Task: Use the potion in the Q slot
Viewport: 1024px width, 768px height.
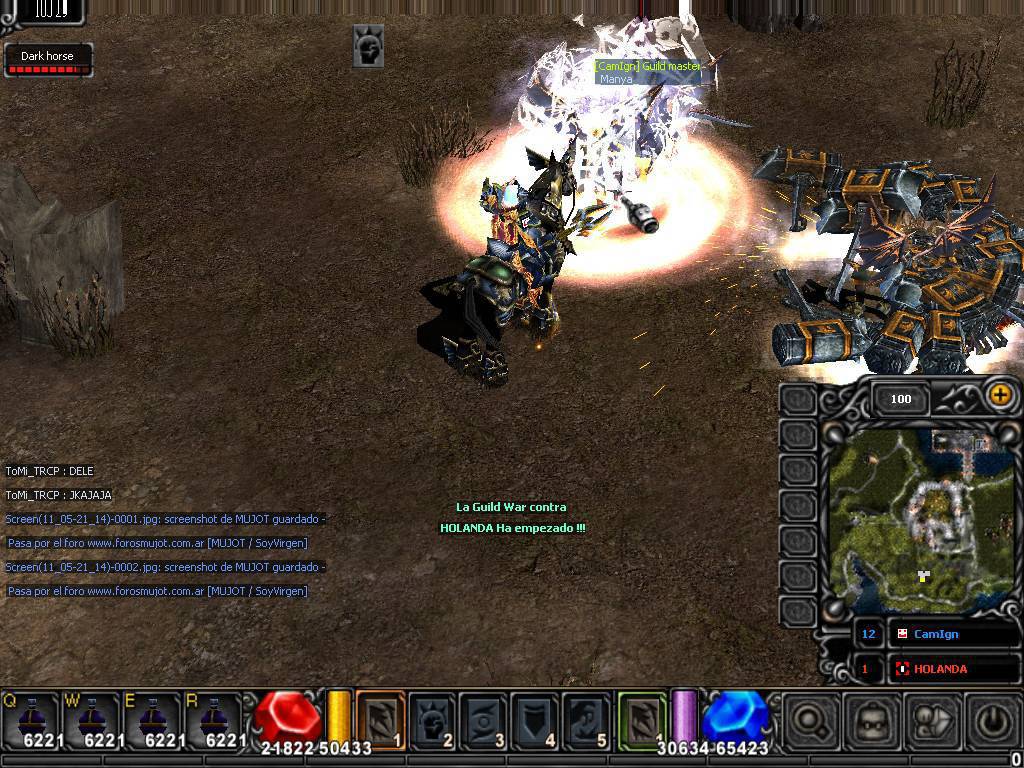Action: pos(32,718)
